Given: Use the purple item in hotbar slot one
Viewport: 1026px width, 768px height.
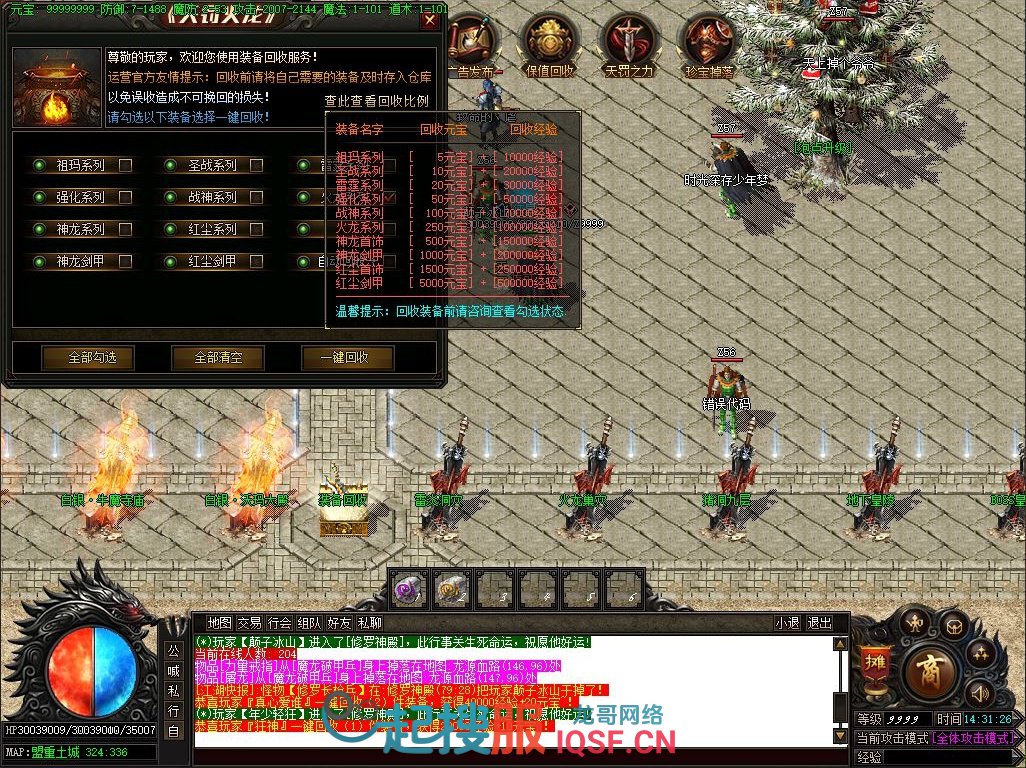Looking at the screenshot, I should pyautogui.click(x=410, y=590).
